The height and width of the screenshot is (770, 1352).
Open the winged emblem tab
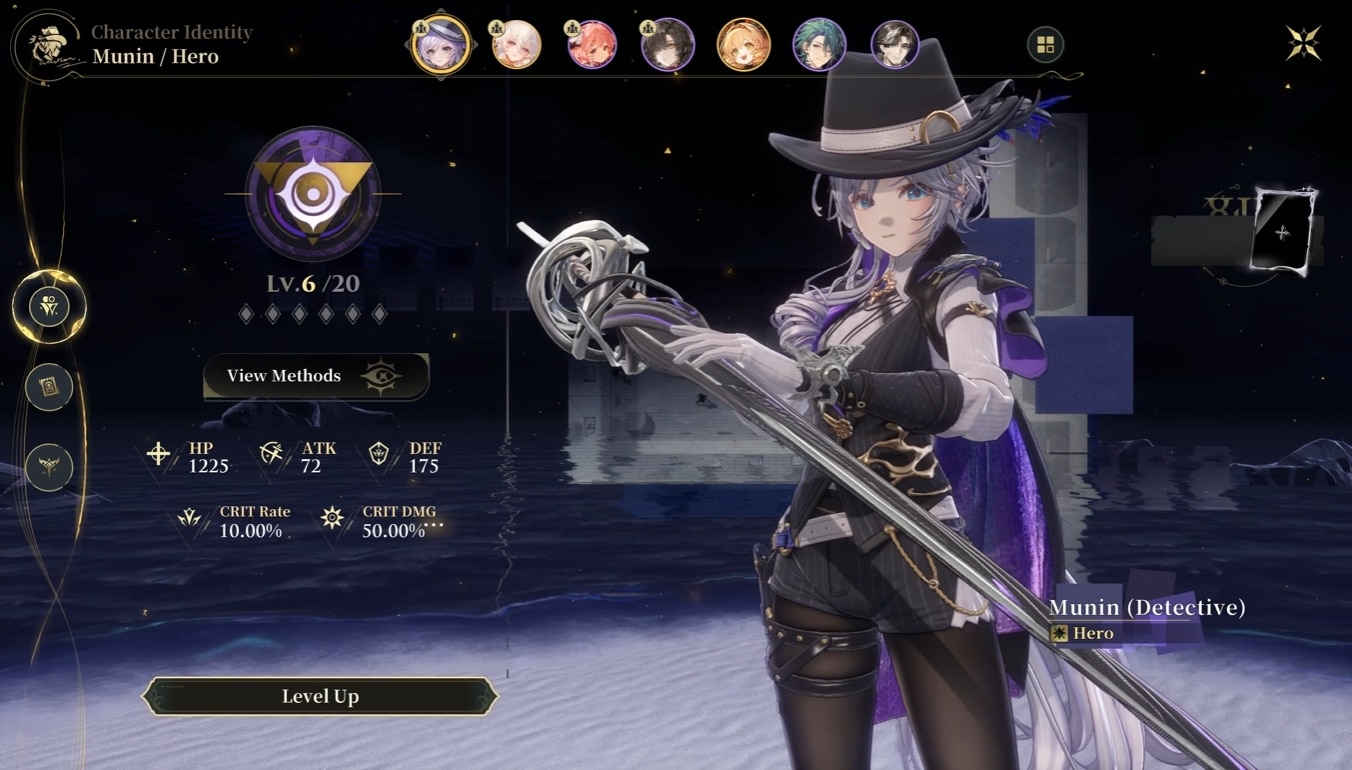(49, 466)
